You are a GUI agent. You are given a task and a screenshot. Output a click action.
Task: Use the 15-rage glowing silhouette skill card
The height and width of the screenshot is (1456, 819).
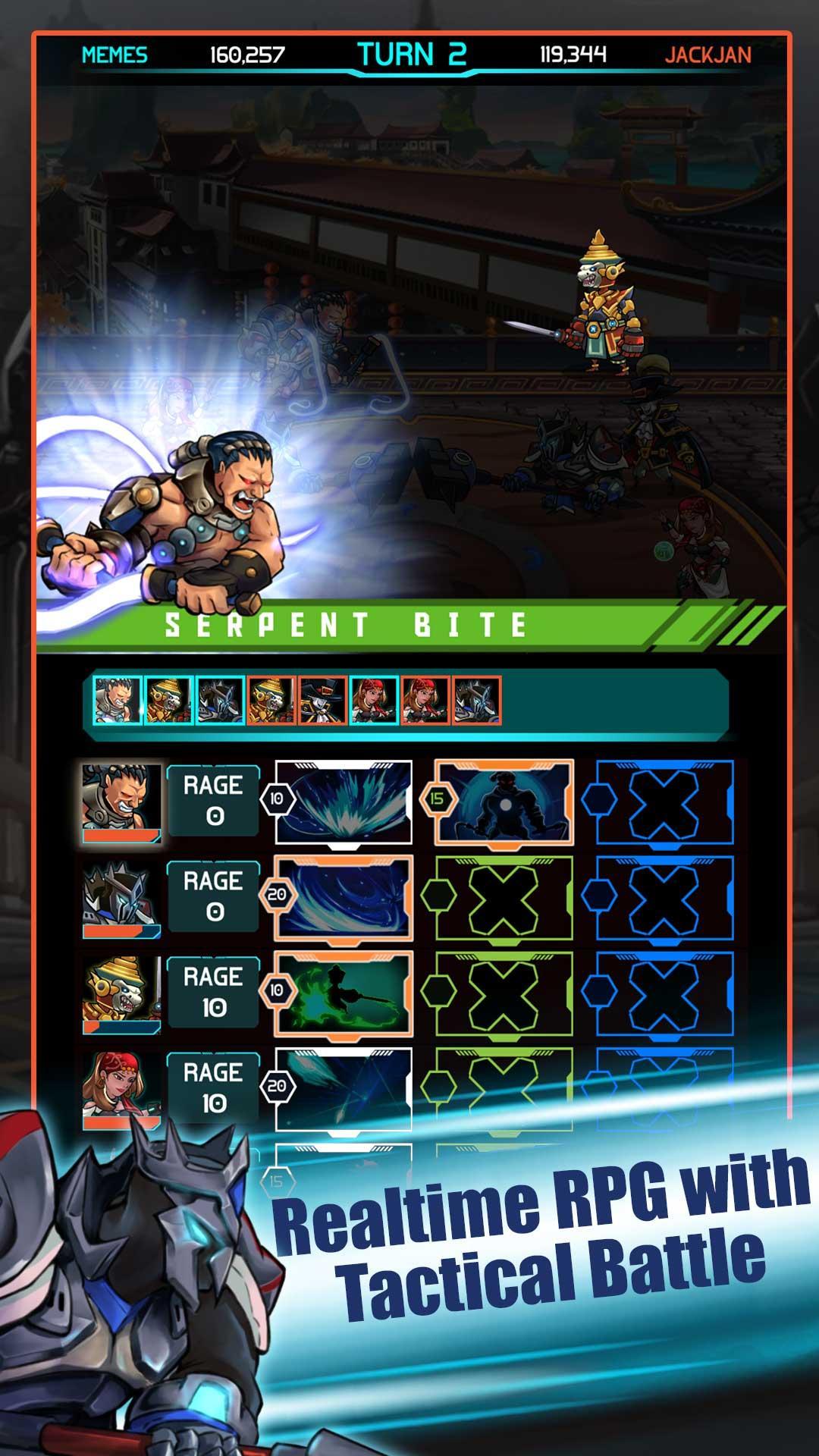[x=504, y=802]
